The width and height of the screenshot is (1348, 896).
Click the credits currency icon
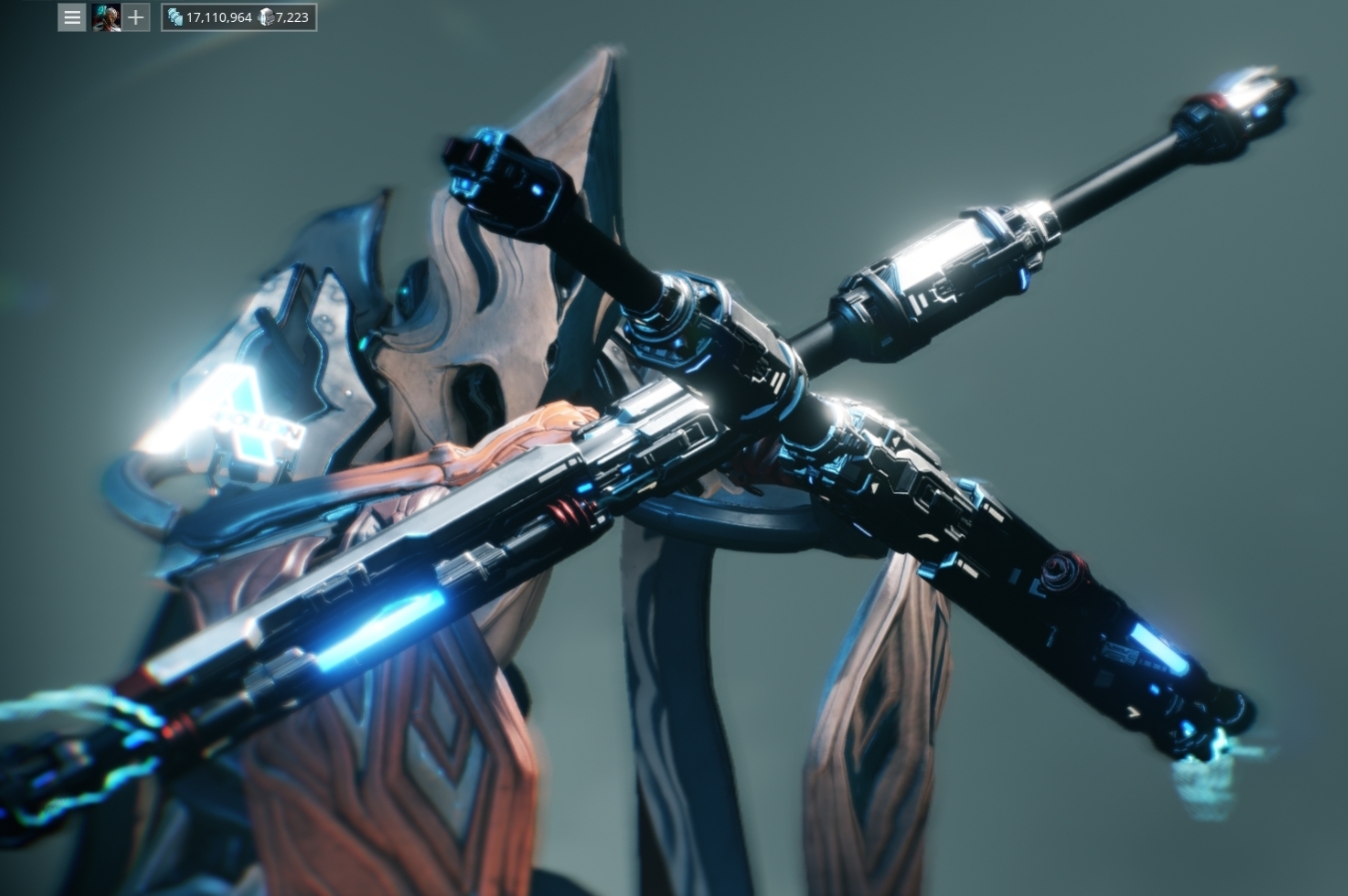click(175, 17)
